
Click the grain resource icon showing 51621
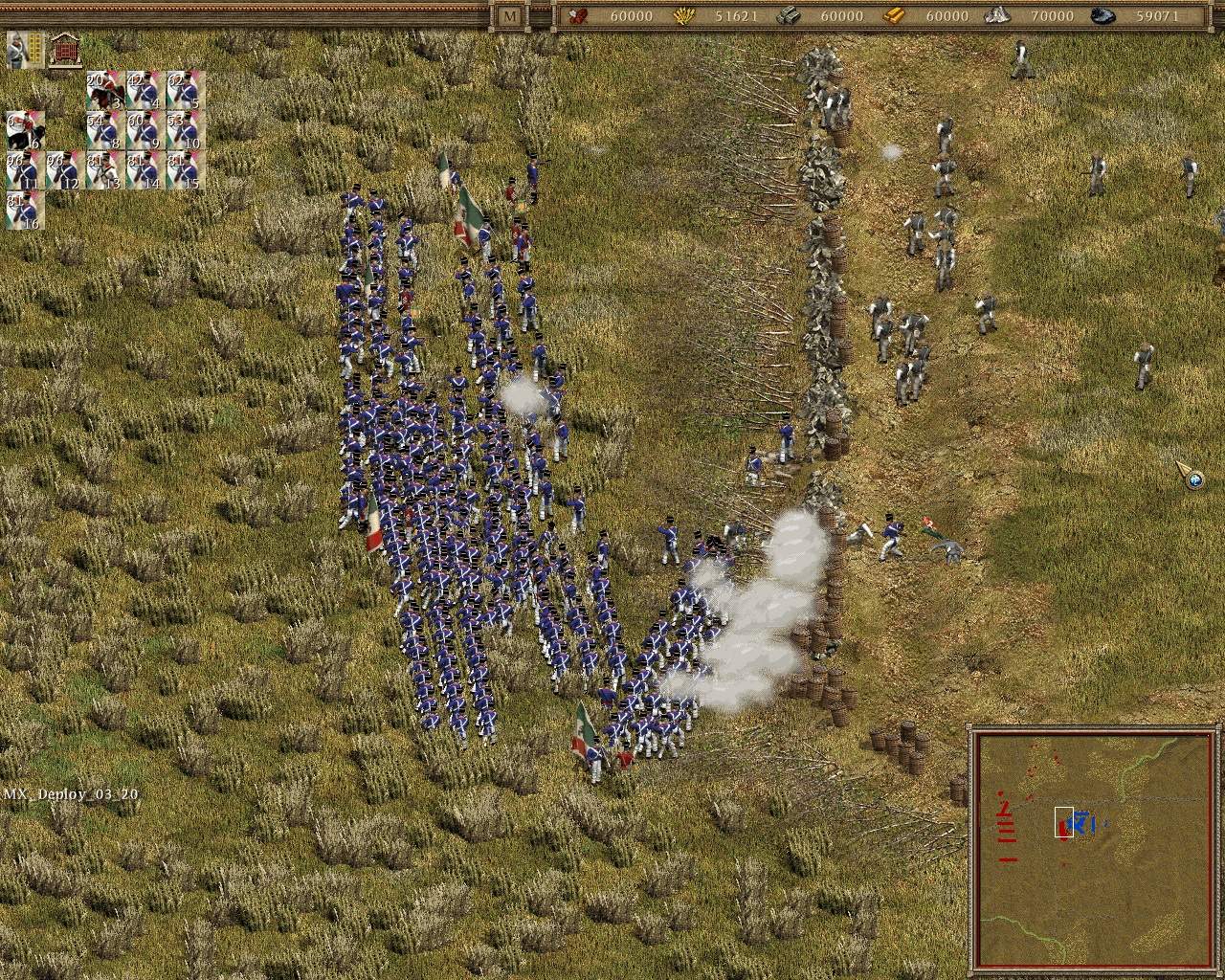click(x=684, y=16)
